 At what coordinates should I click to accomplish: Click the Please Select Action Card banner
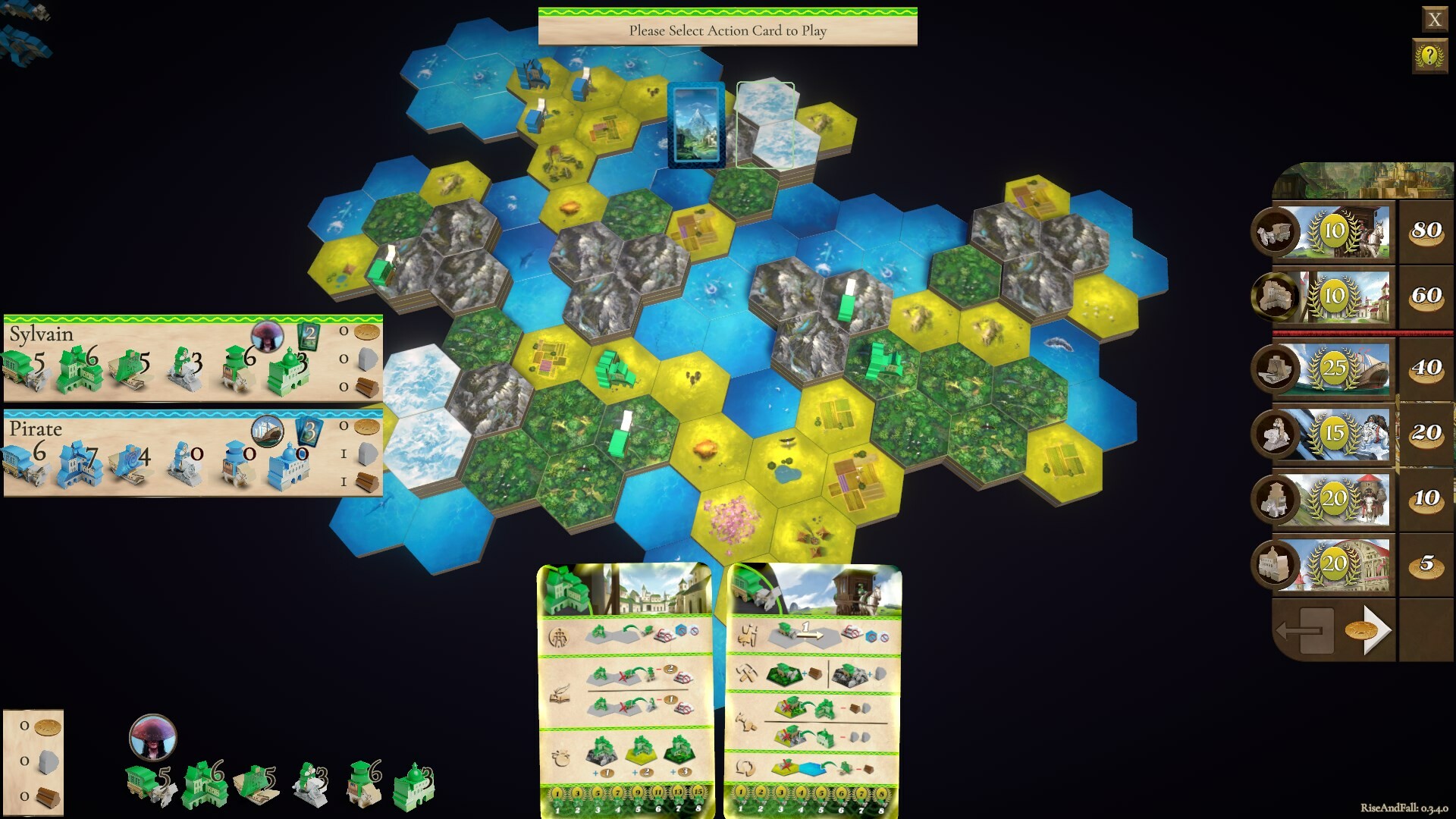point(728,32)
